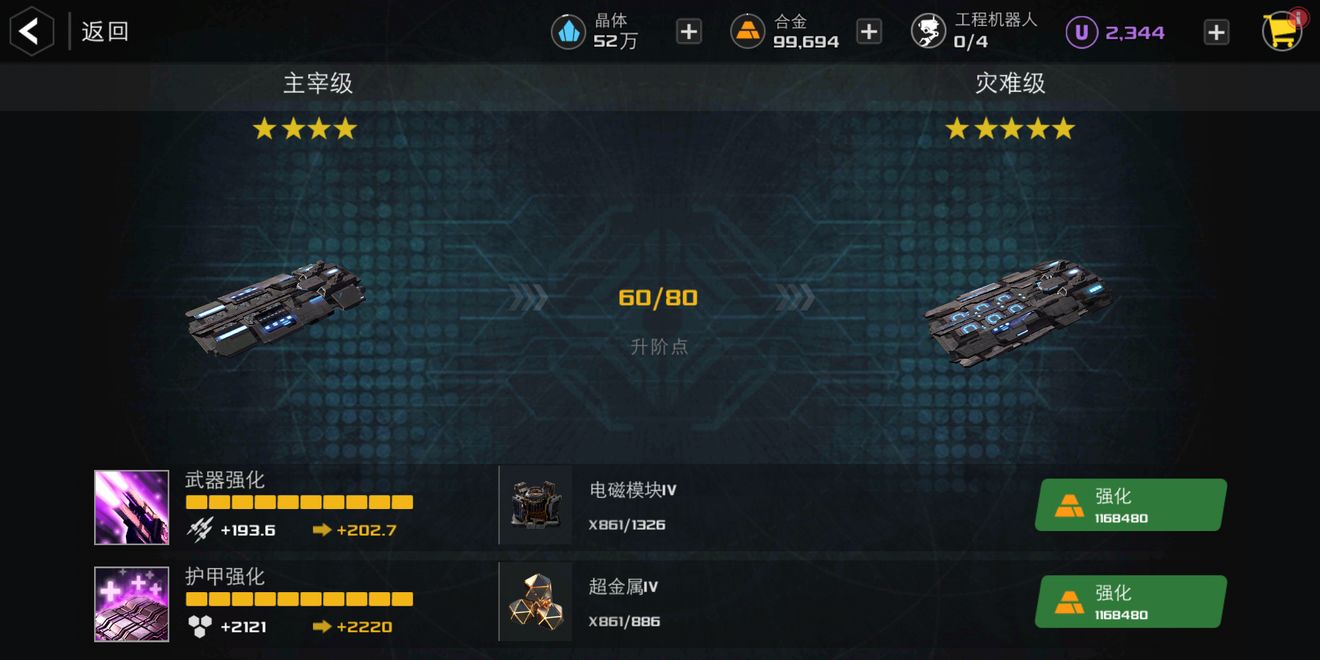
Task: Click the 强化 button for weapon enhancement
Action: pyautogui.click(x=1130, y=505)
